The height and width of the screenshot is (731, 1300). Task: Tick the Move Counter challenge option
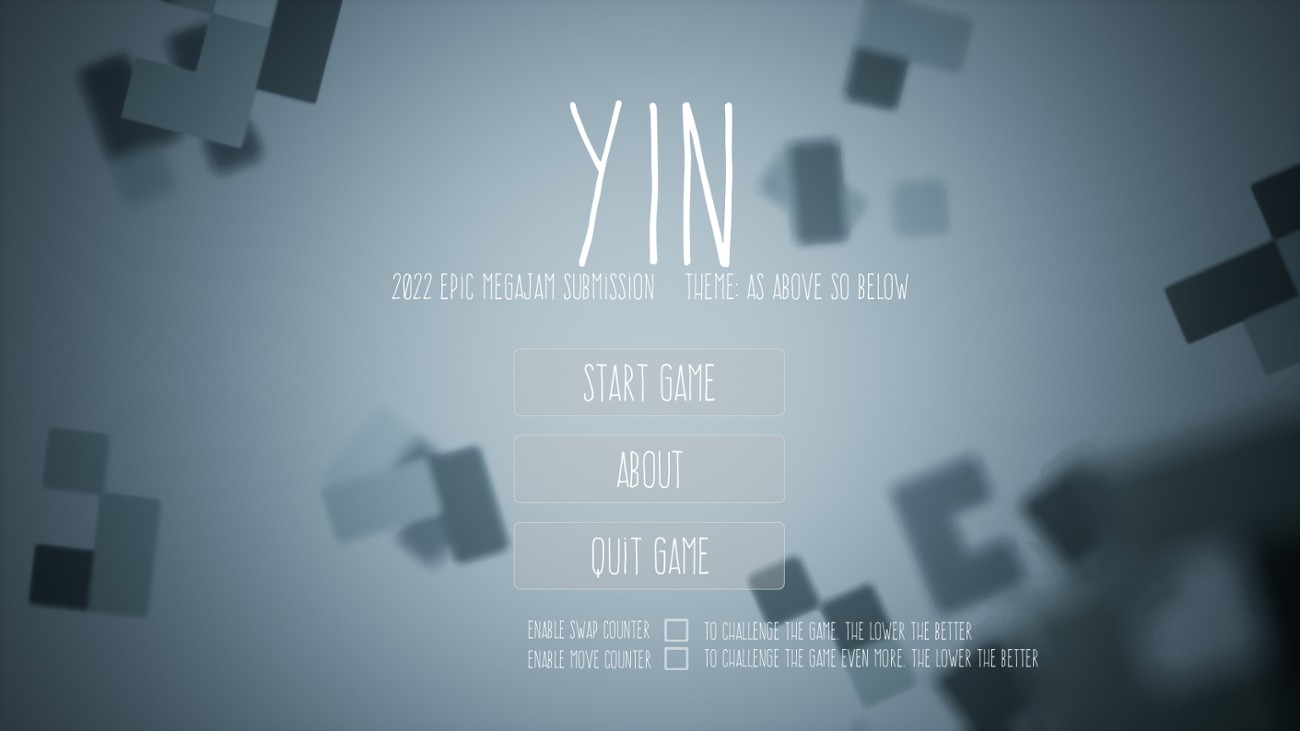click(x=676, y=660)
